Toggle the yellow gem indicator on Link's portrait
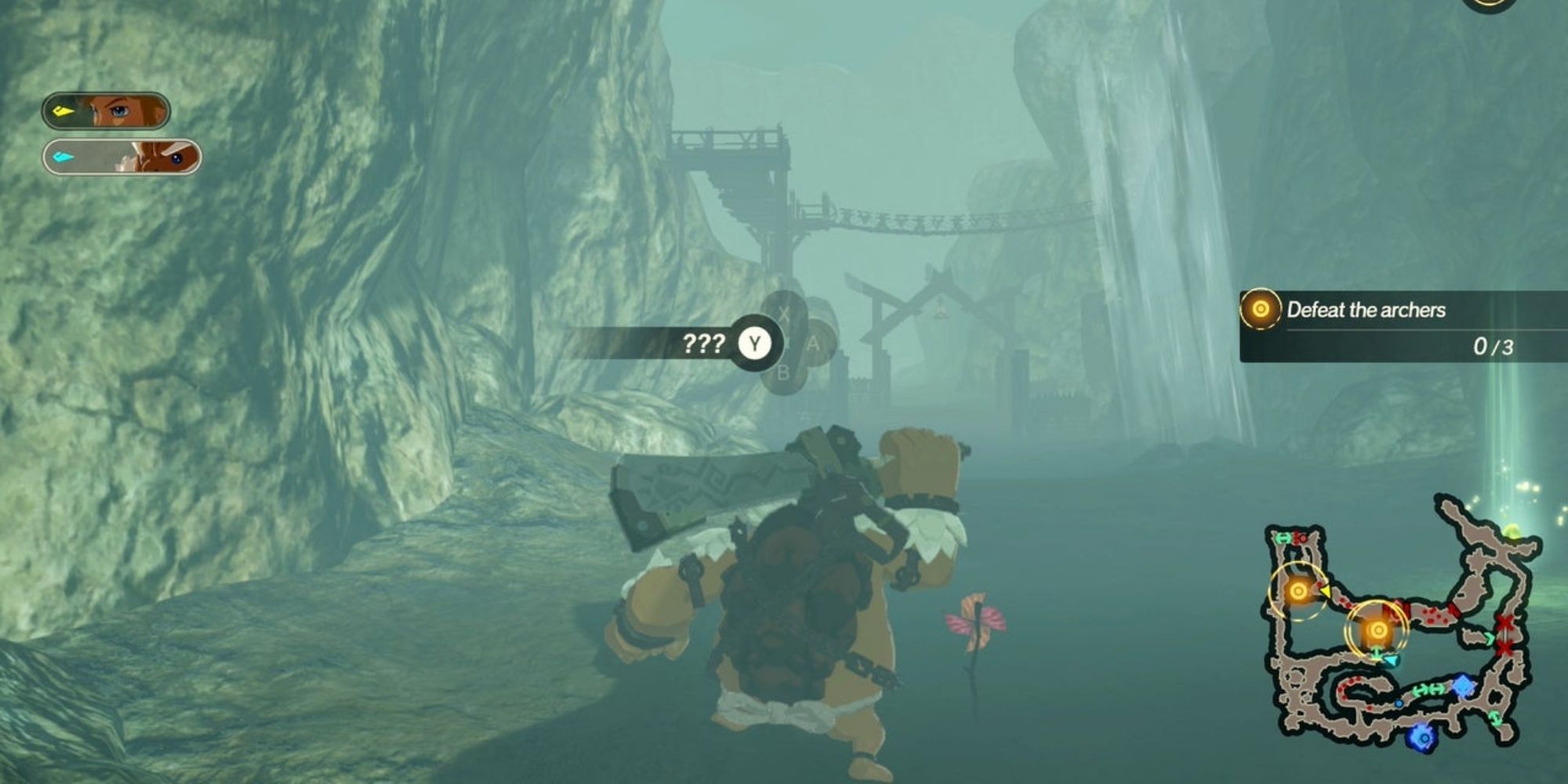Screen dimensions: 1568x784 tap(63, 111)
